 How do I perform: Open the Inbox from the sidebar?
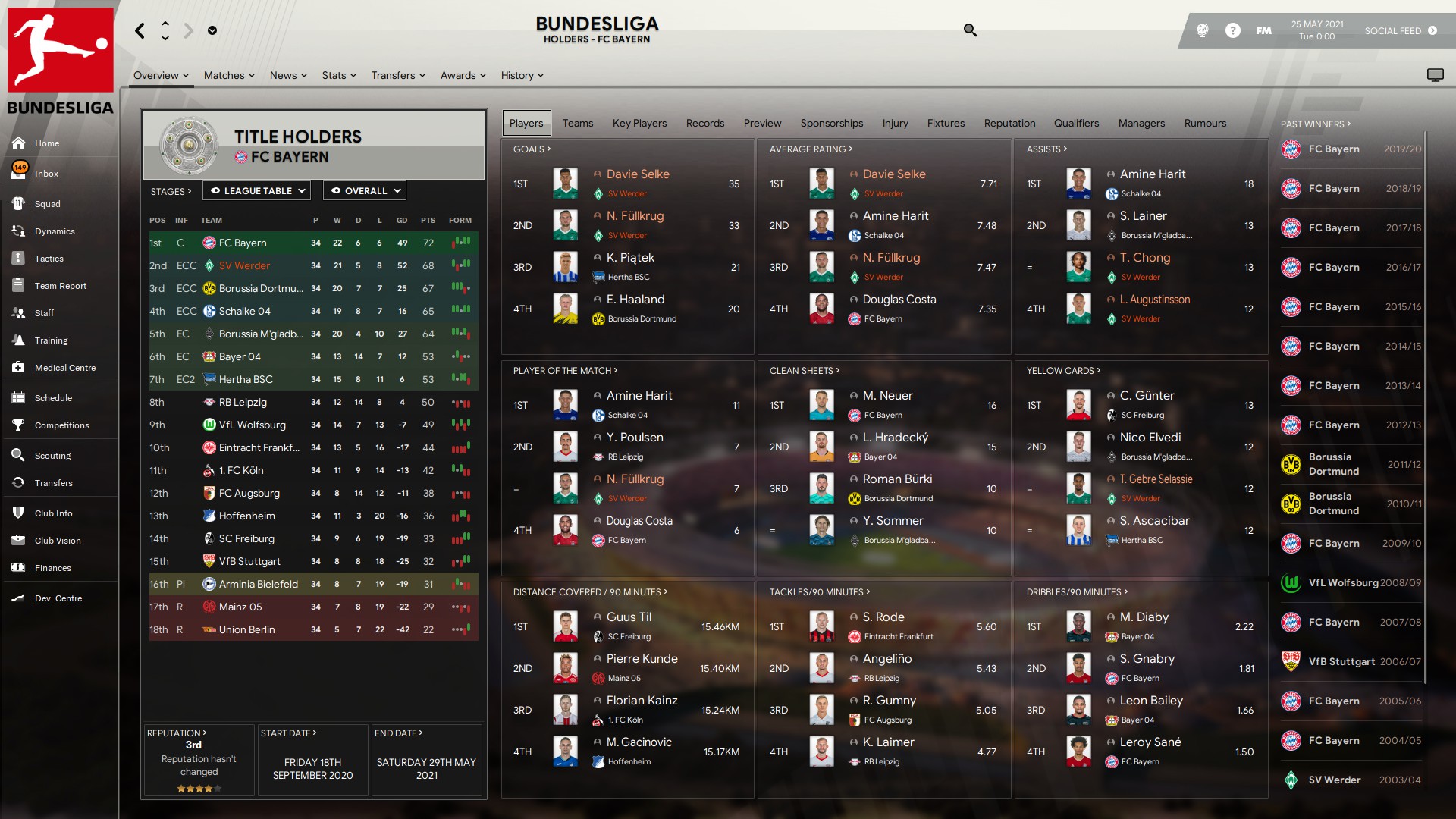click(45, 174)
